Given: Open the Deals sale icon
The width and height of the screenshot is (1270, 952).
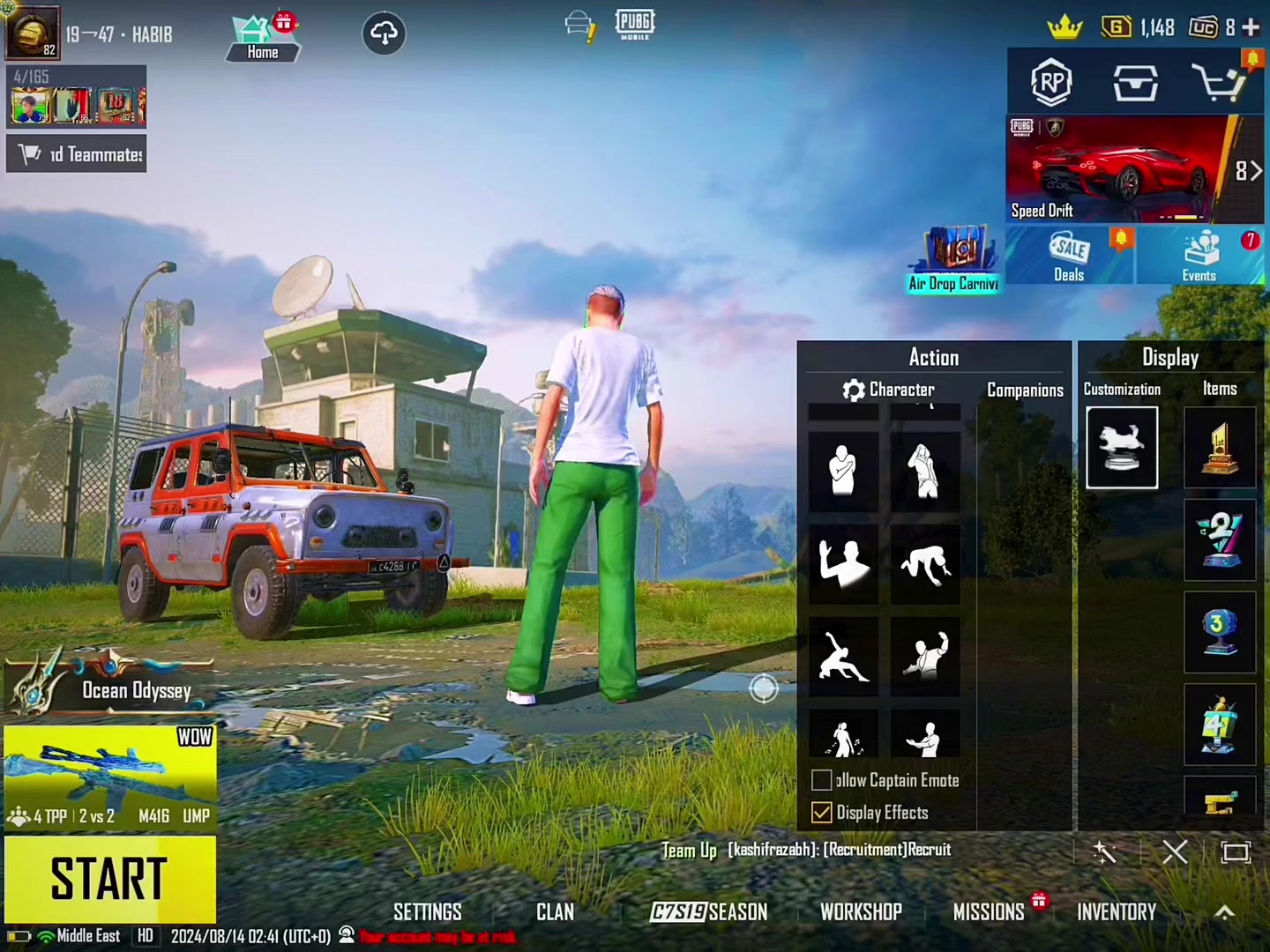Looking at the screenshot, I should (1069, 257).
